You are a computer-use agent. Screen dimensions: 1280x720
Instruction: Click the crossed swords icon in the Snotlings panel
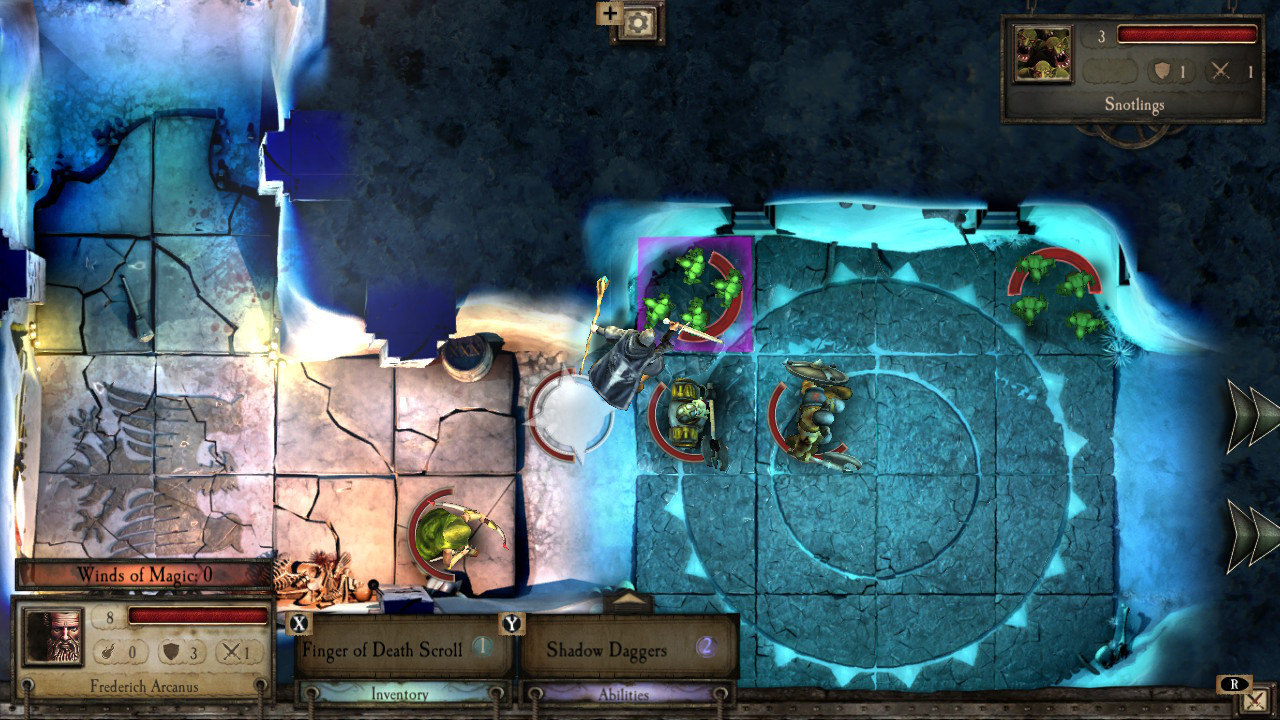1222,71
